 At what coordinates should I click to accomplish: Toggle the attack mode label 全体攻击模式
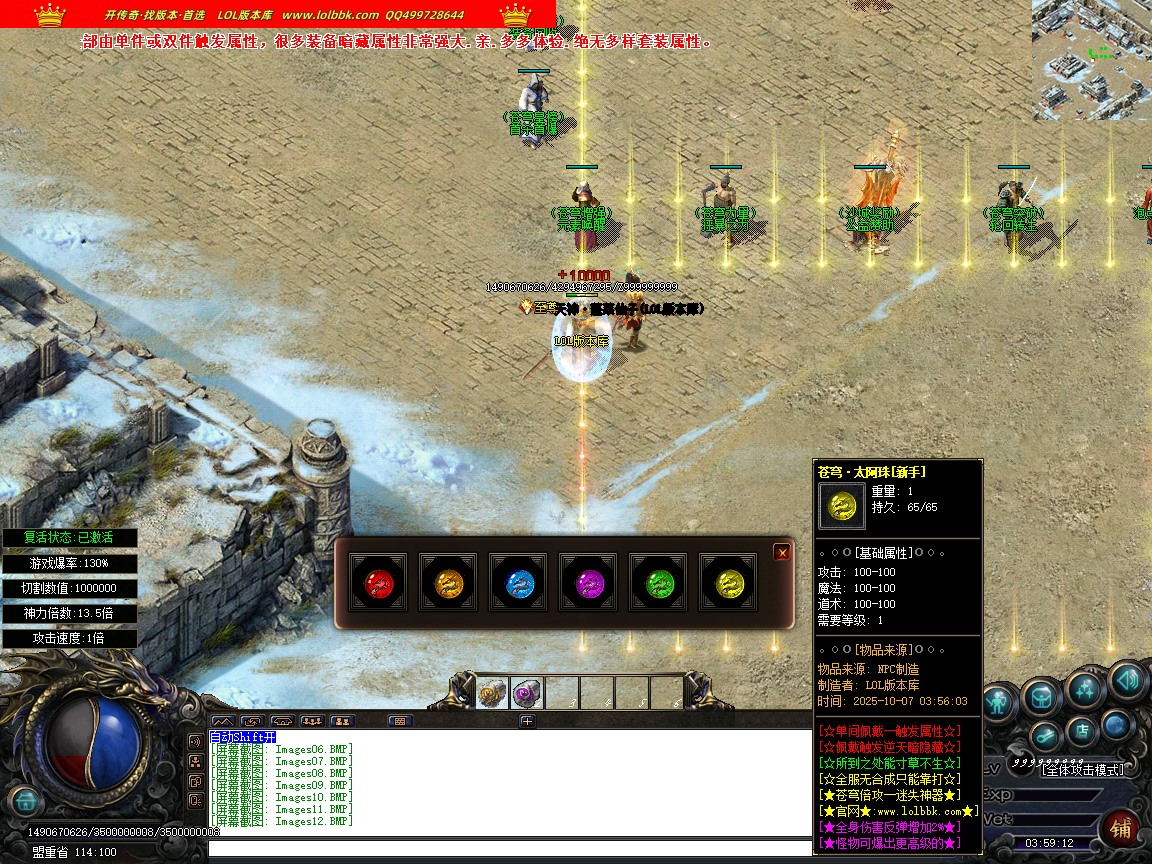pyautogui.click(x=1082, y=769)
